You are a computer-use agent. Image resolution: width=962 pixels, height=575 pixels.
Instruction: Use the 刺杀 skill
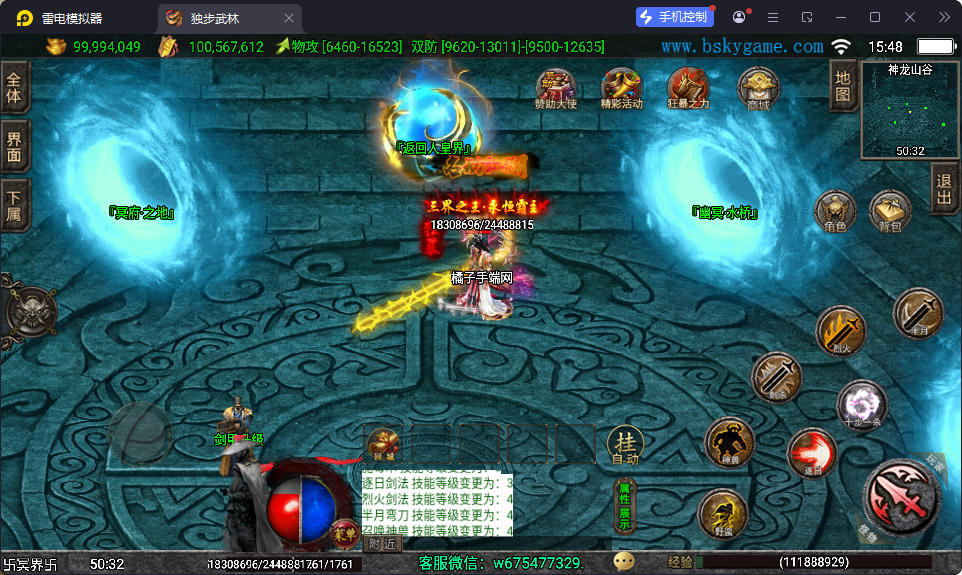(x=776, y=377)
